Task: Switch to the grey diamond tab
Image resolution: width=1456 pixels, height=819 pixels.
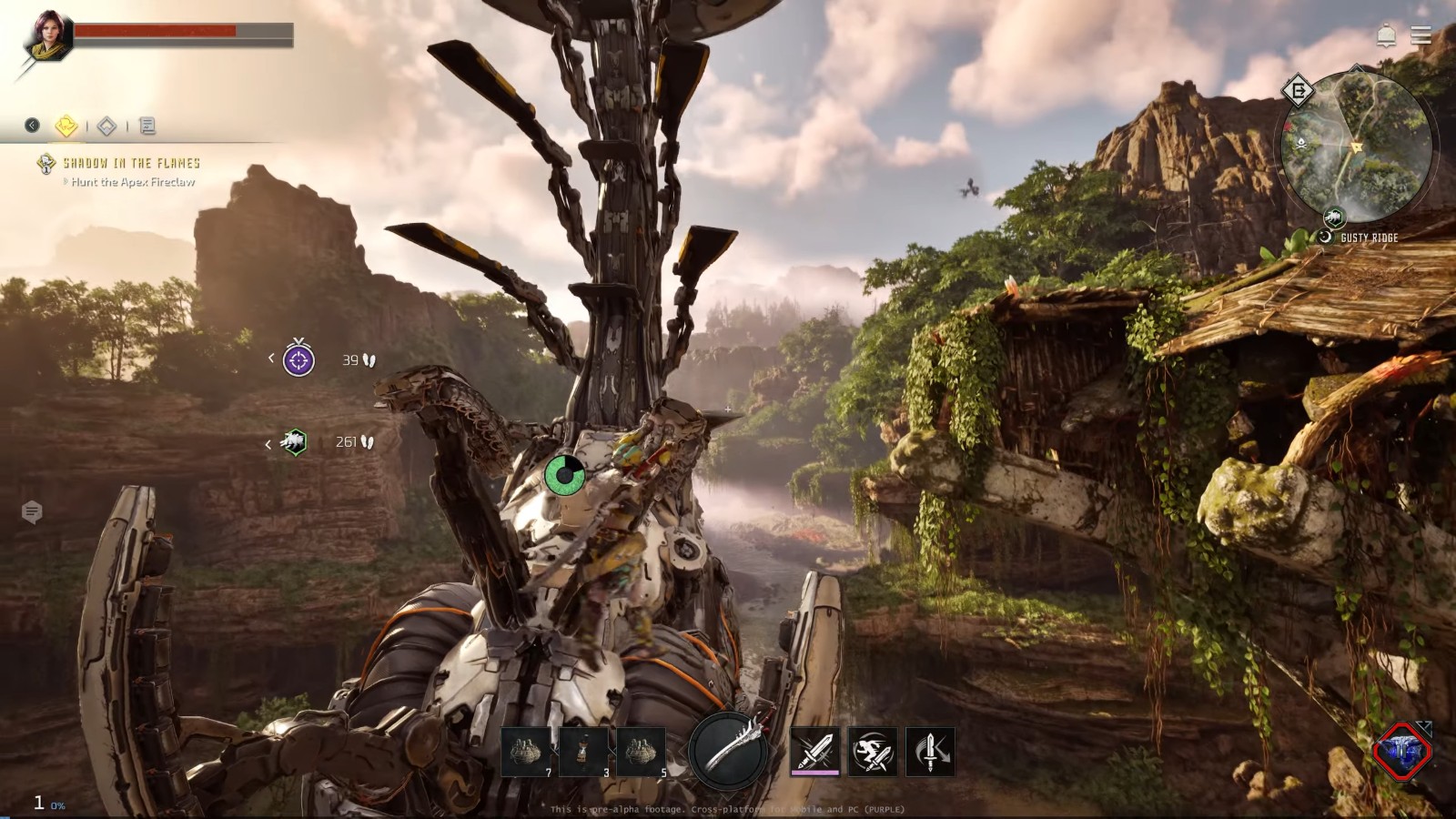Action: point(107,126)
